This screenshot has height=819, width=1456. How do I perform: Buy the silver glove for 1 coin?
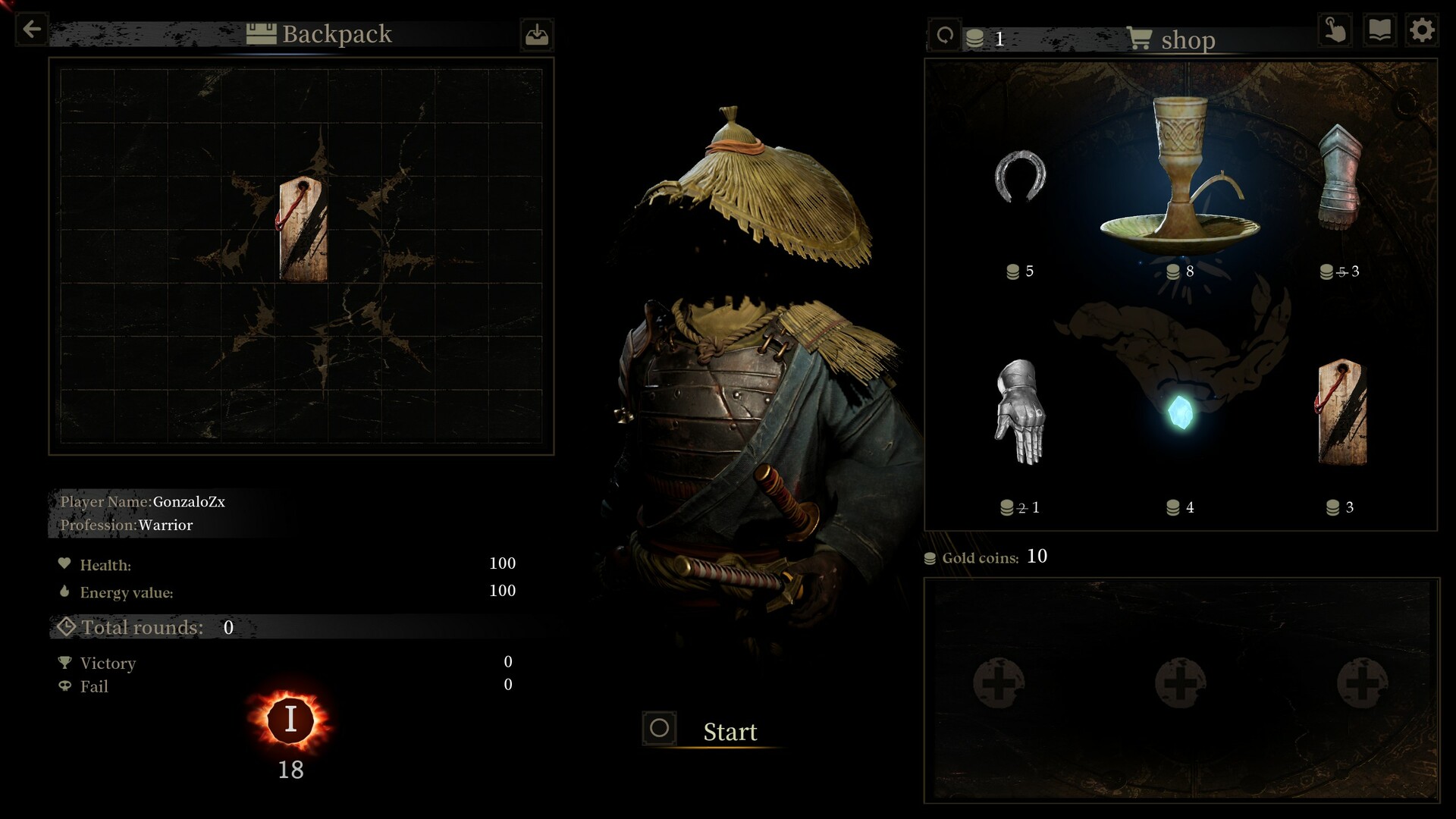click(x=1020, y=412)
